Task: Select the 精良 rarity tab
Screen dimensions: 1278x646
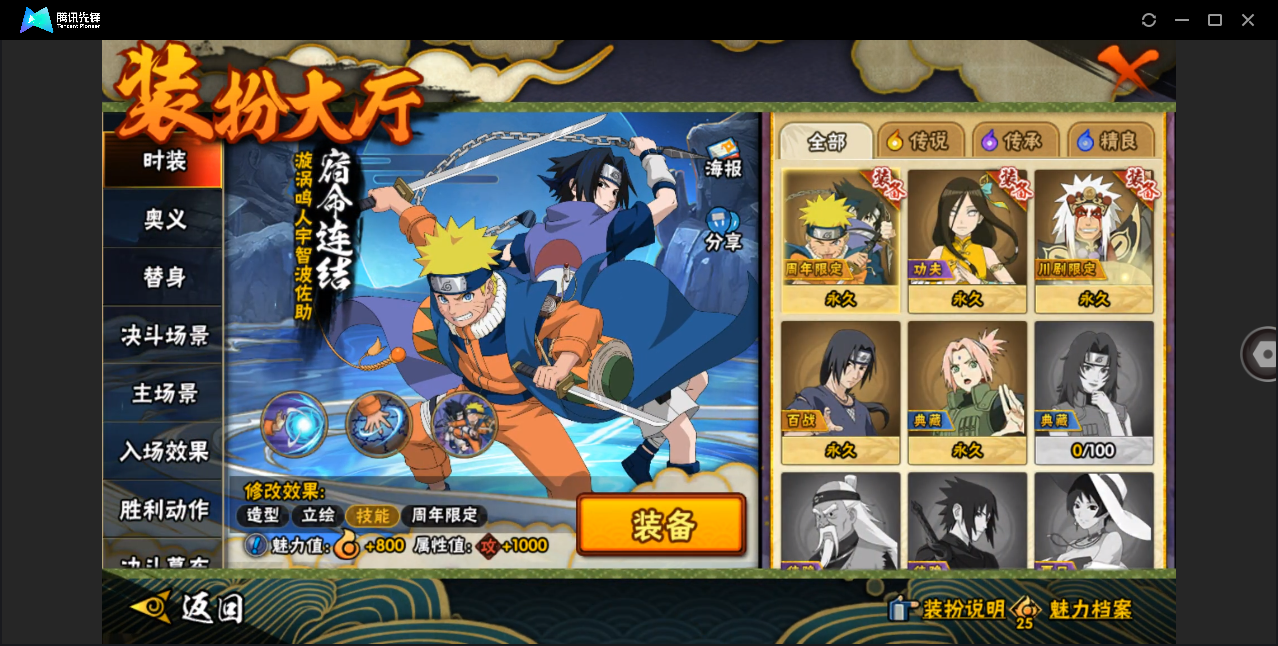Action: pos(1110,141)
